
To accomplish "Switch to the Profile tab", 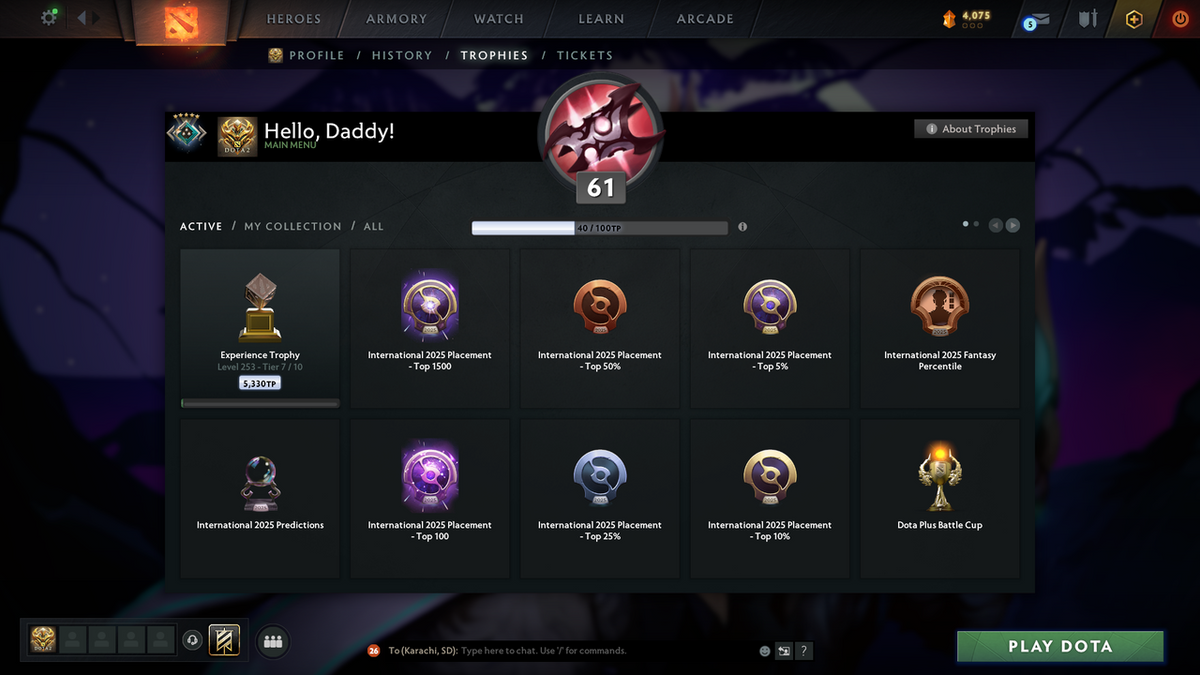I will tap(316, 56).
